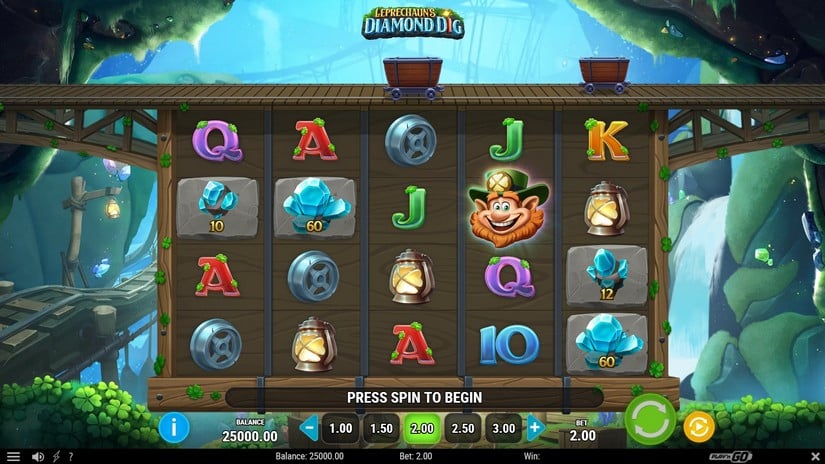Image resolution: width=825 pixels, height=464 pixels.
Task: Increase the bet with the plus button
Action: click(x=535, y=428)
